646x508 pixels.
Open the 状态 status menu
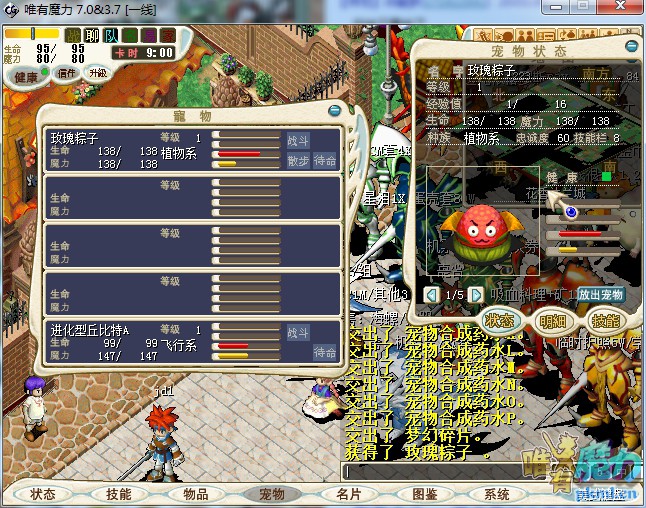pyautogui.click(x=43, y=494)
